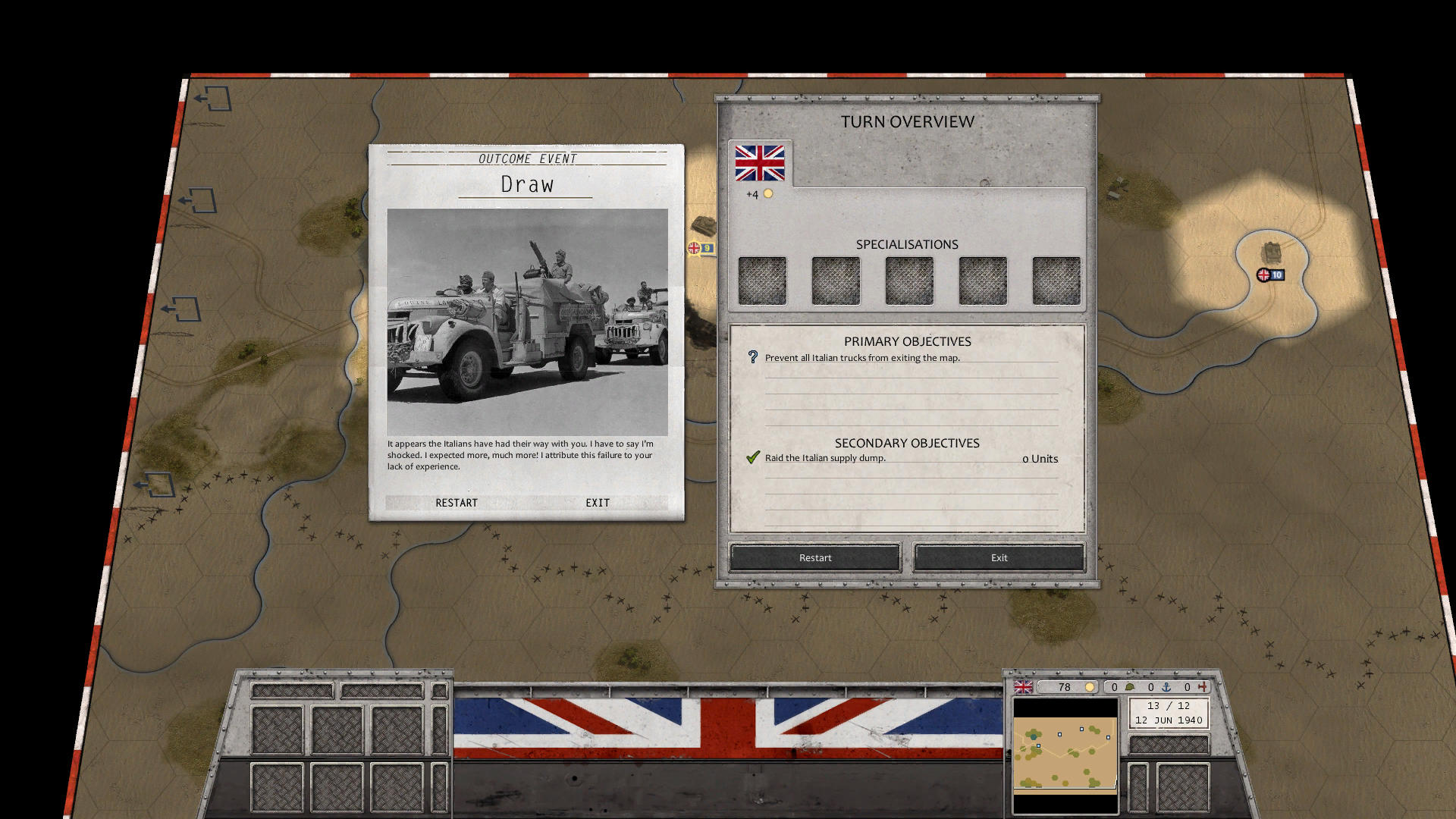
Task: Select the Union Jack flag in bottom status bar
Action: (1023, 688)
